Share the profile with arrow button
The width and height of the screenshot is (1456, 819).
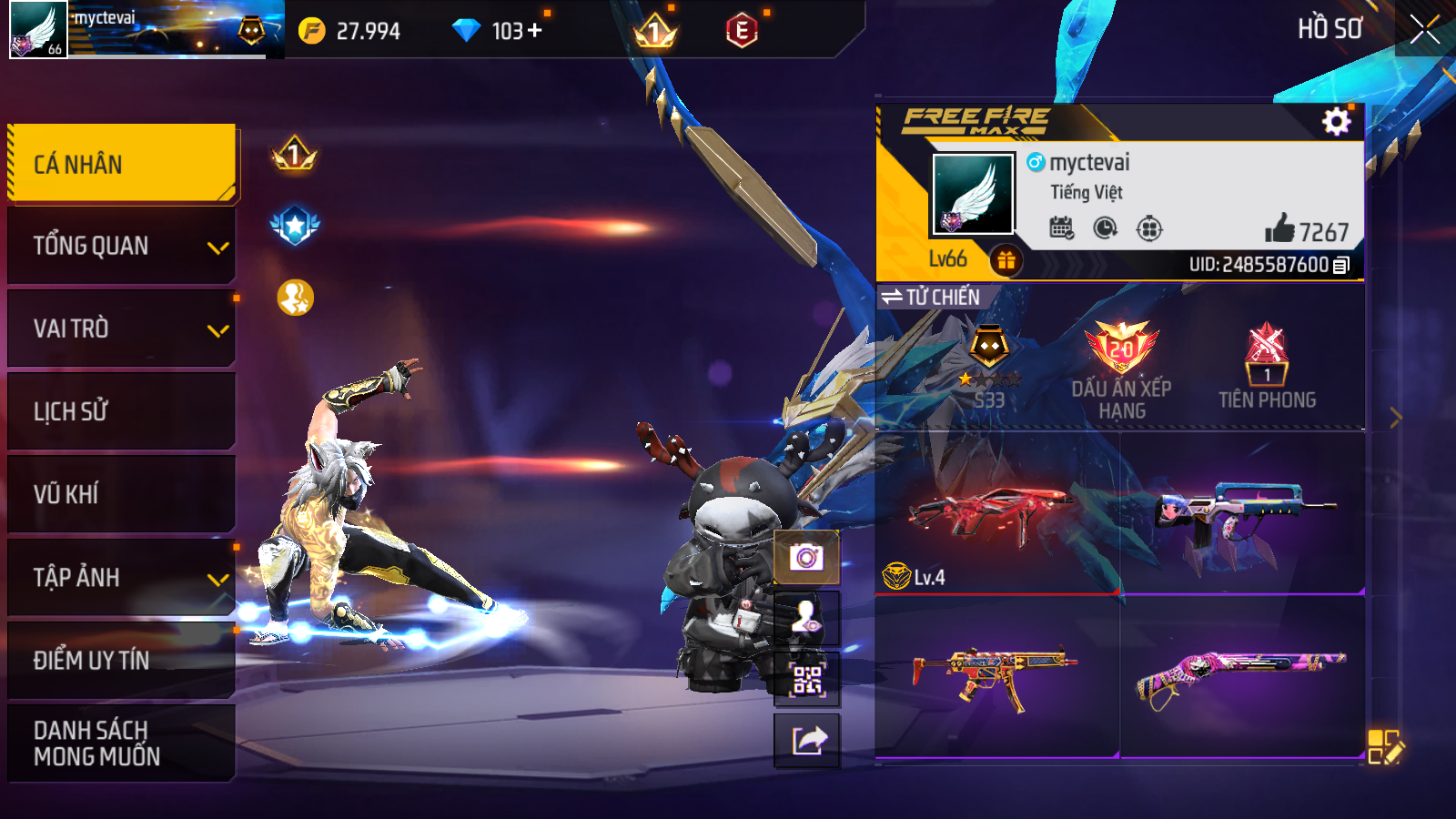coord(806,741)
